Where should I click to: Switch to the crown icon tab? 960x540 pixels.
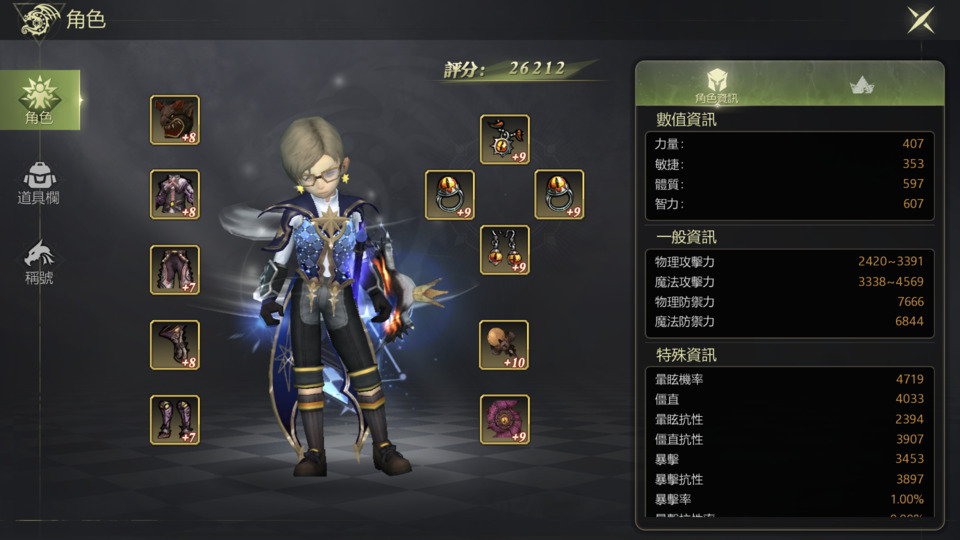pos(862,85)
